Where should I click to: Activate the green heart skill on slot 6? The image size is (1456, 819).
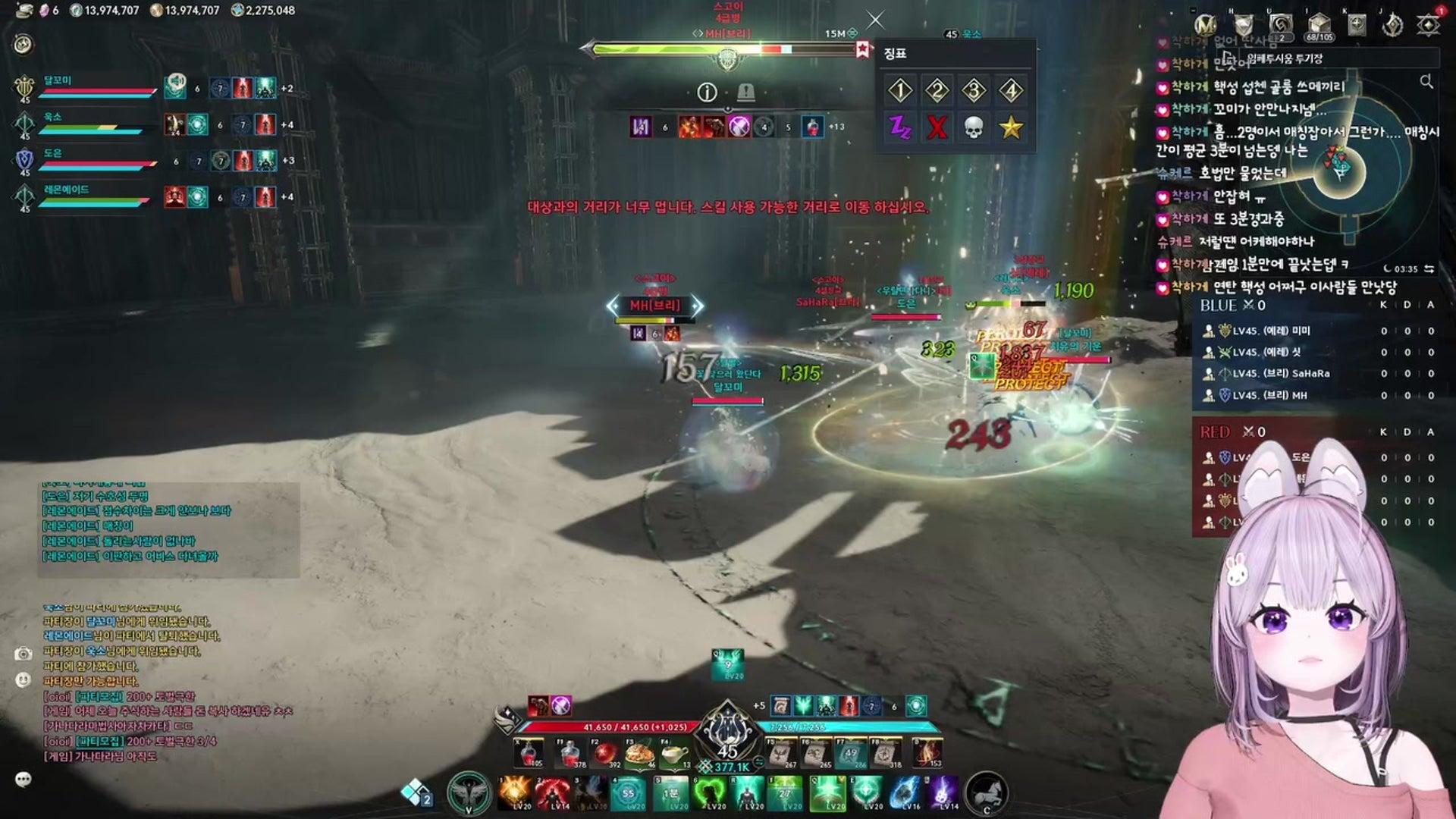pos(710,793)
